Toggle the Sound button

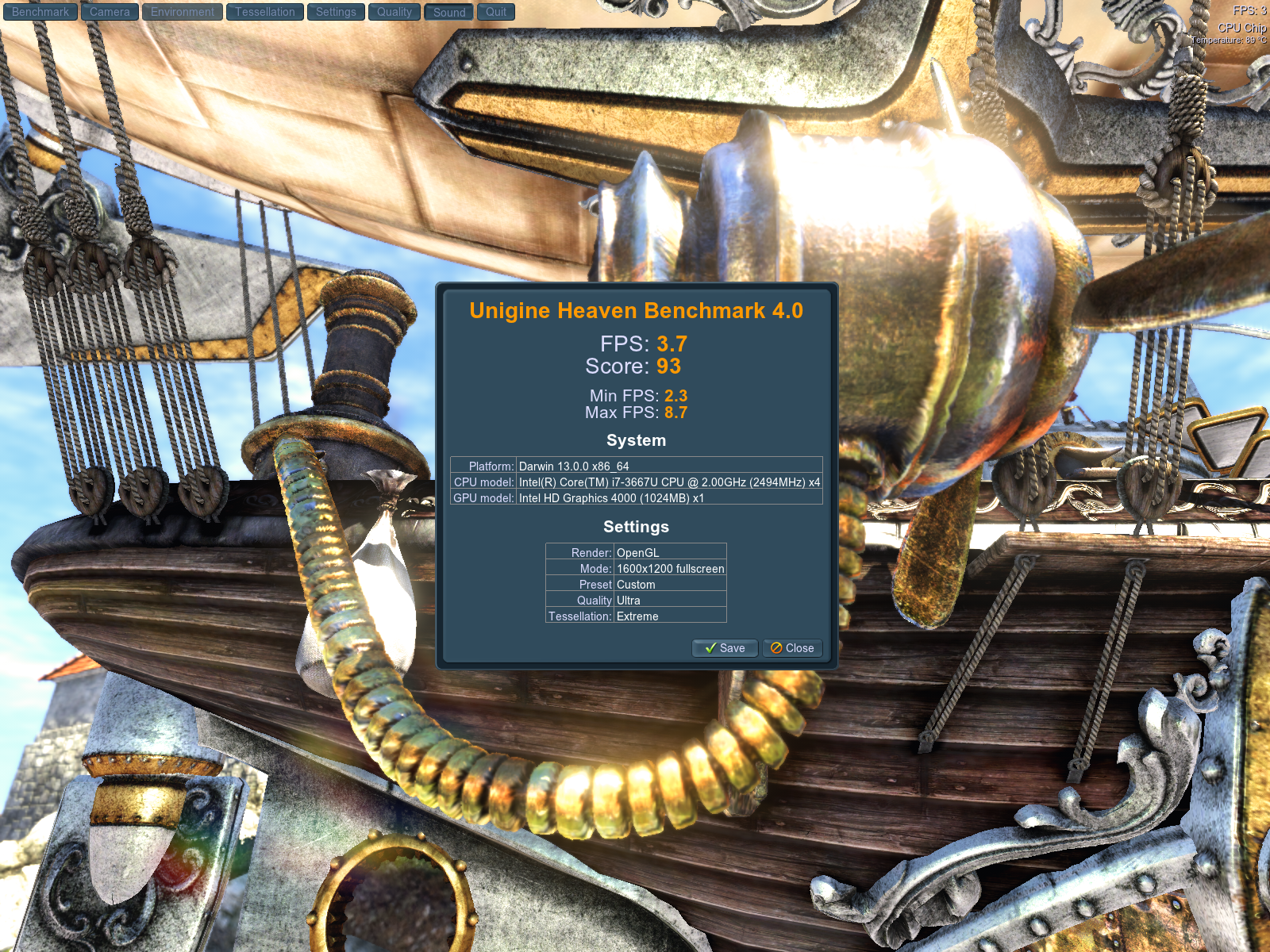click(x=449, y=12)
